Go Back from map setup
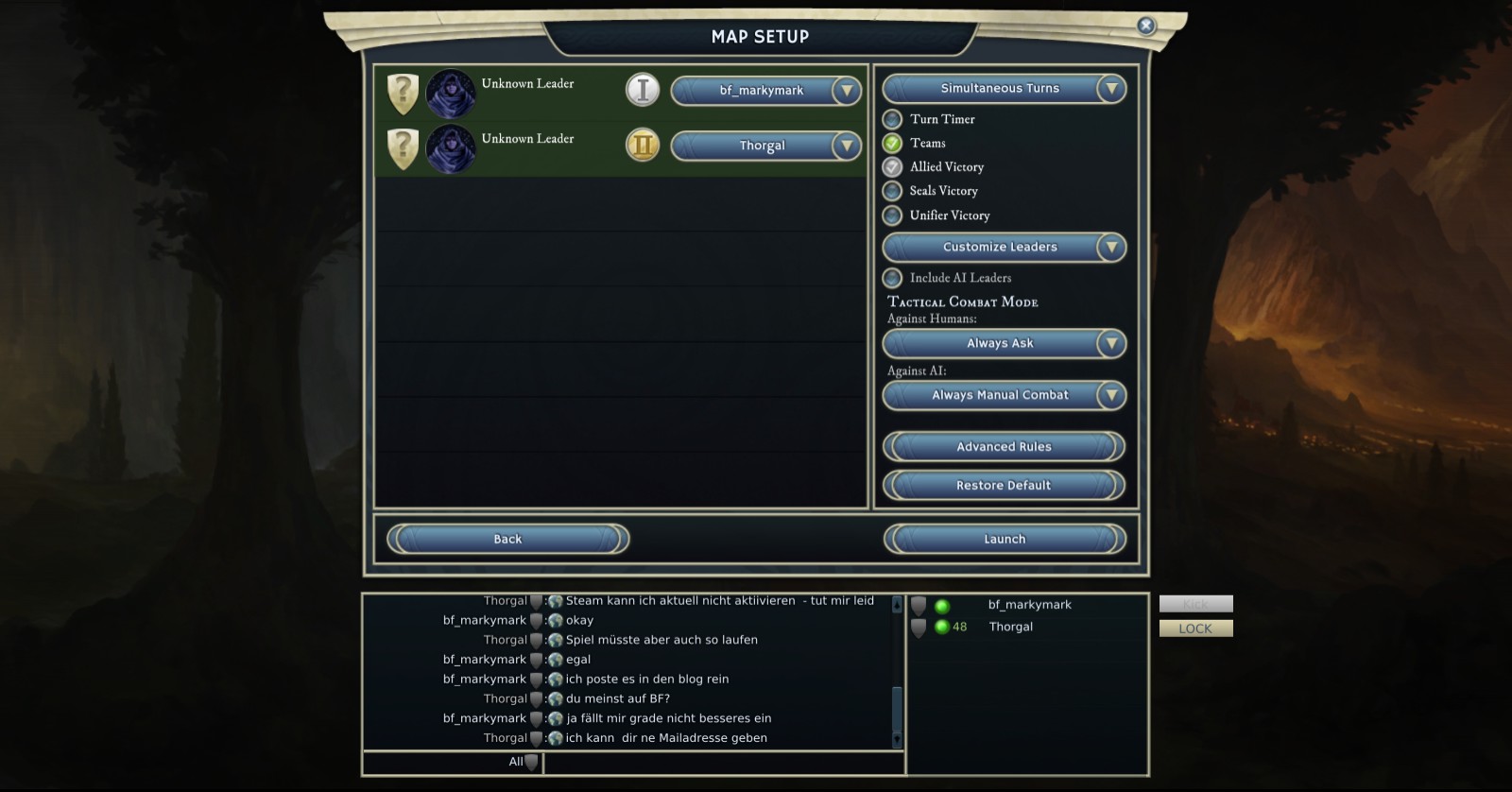 [x=507, y=540]
